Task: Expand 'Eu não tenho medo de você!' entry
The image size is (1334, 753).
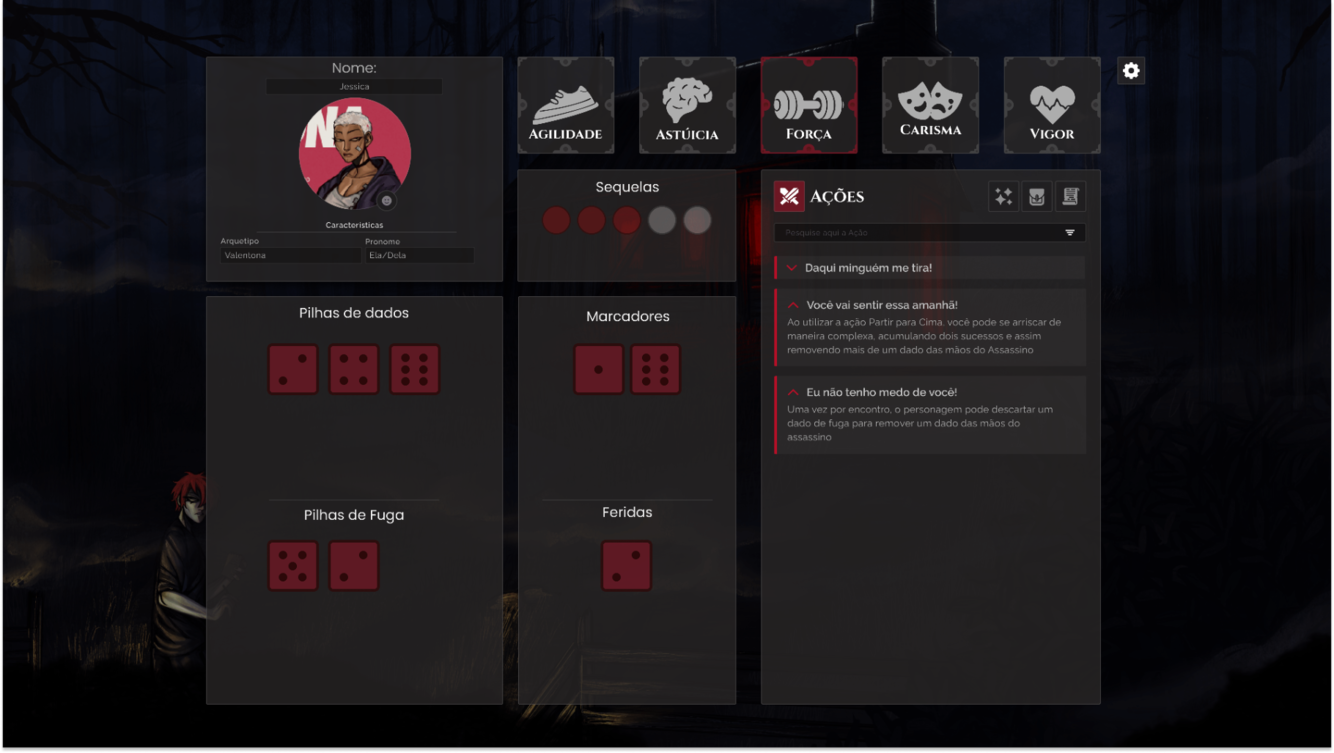Action: click(791, 392)
